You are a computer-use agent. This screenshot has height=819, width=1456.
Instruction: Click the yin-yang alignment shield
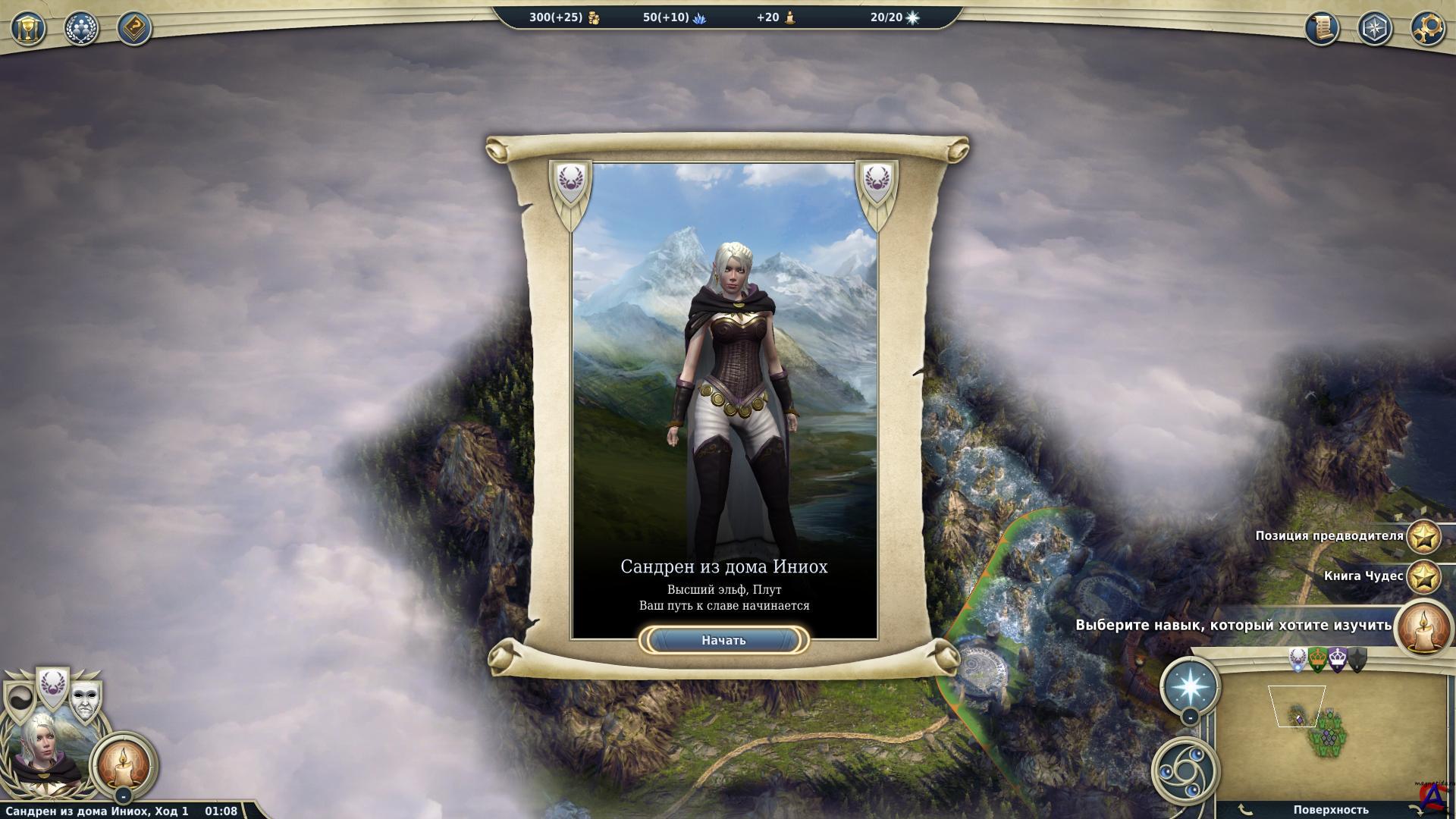coord(19,701)
